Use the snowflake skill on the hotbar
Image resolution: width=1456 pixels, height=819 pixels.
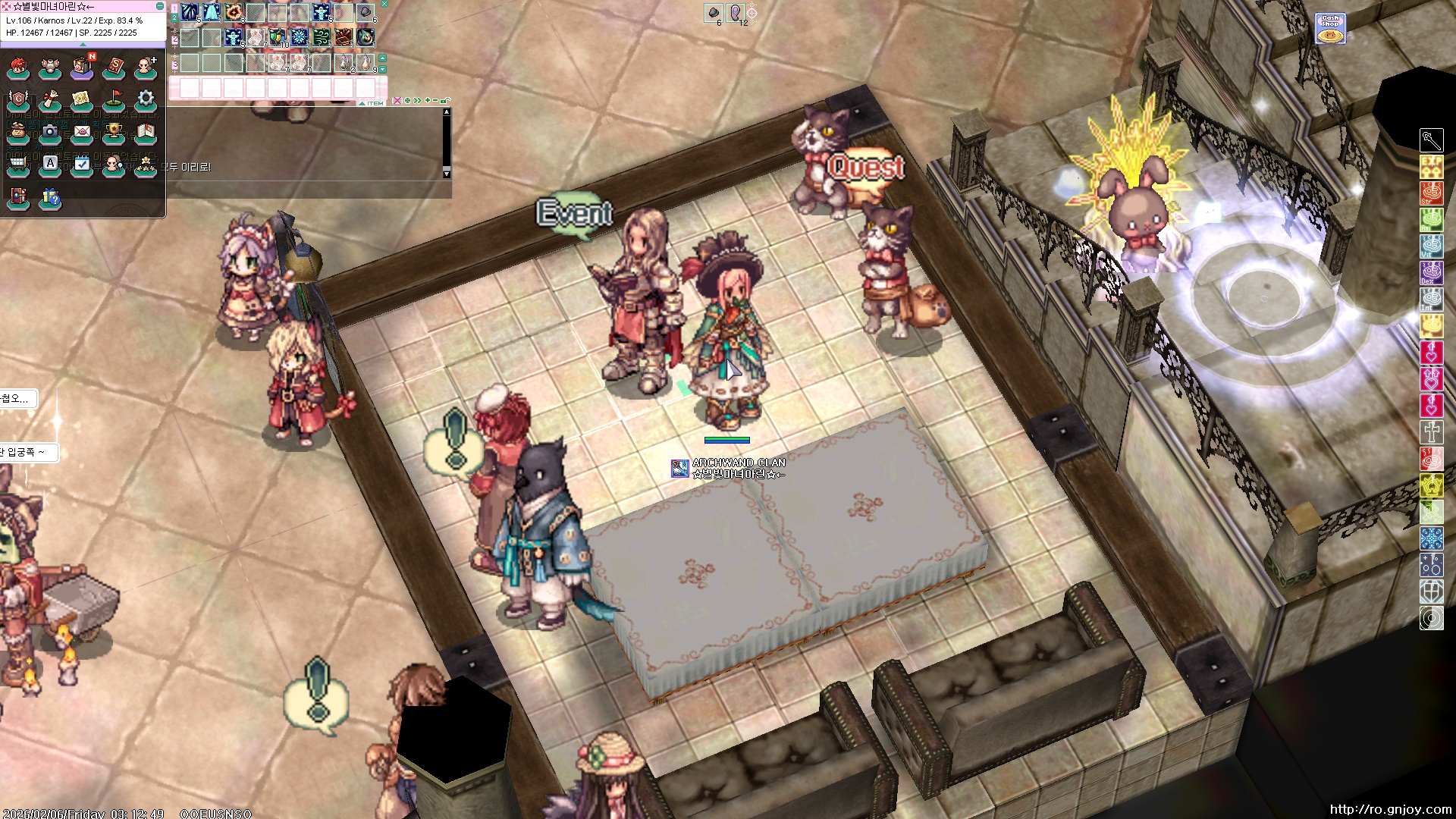coord(300,36)
